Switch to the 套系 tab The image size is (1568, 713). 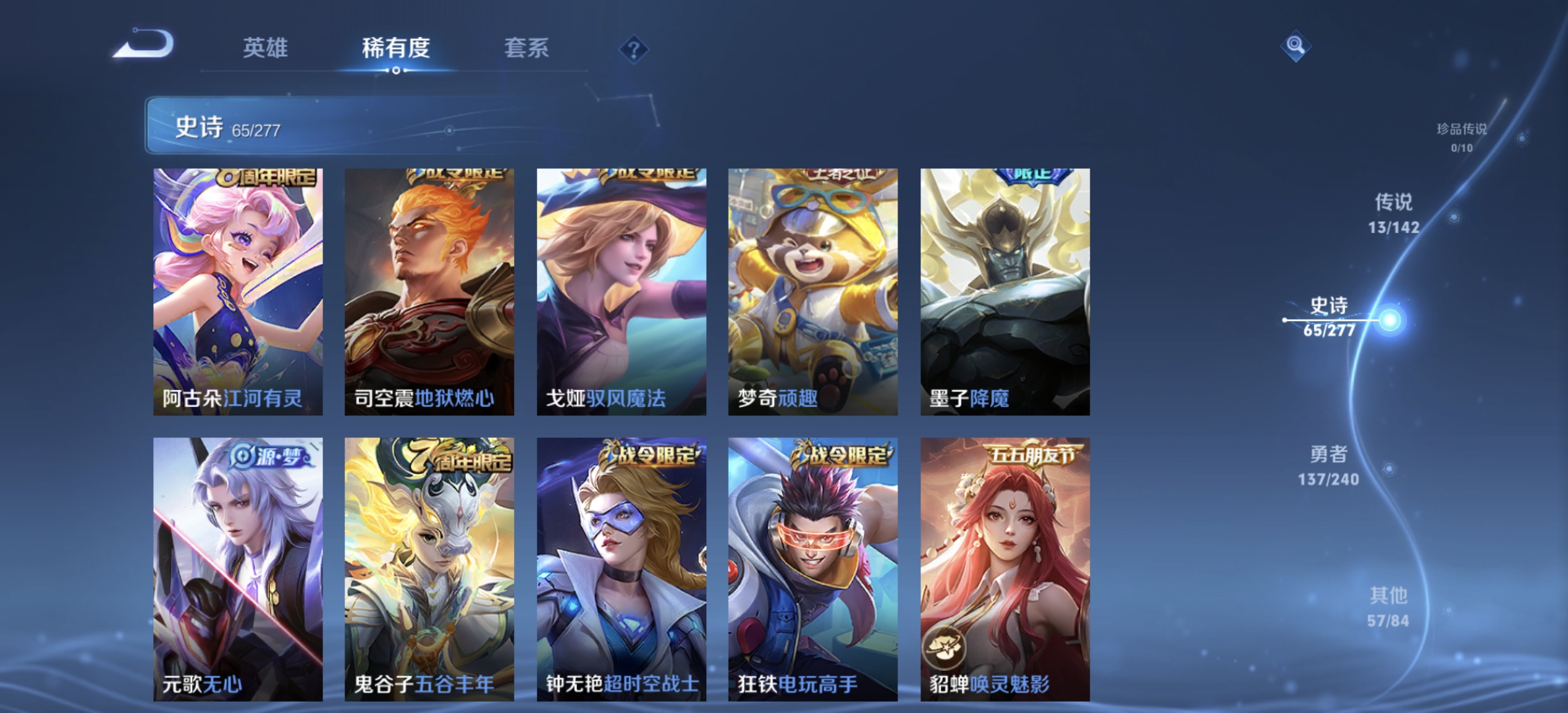(x=527, y=48)
